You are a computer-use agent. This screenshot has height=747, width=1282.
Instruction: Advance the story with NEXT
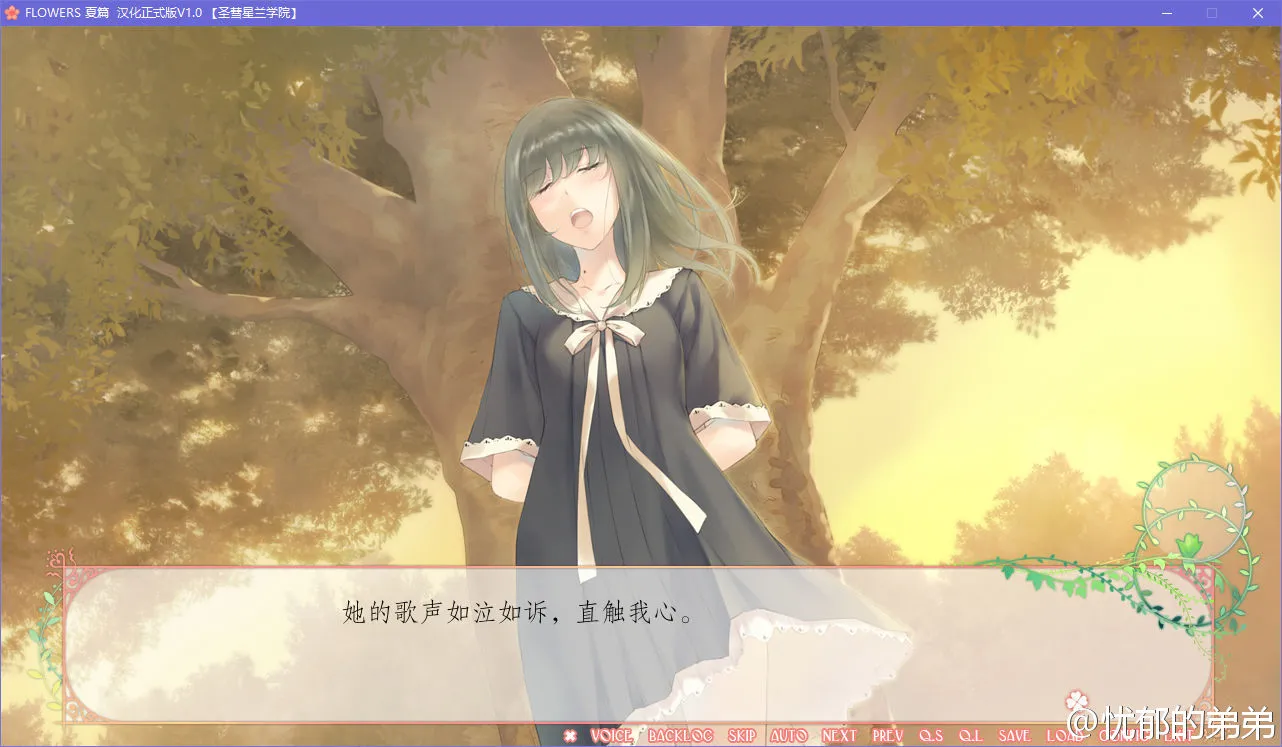[837, 735]
